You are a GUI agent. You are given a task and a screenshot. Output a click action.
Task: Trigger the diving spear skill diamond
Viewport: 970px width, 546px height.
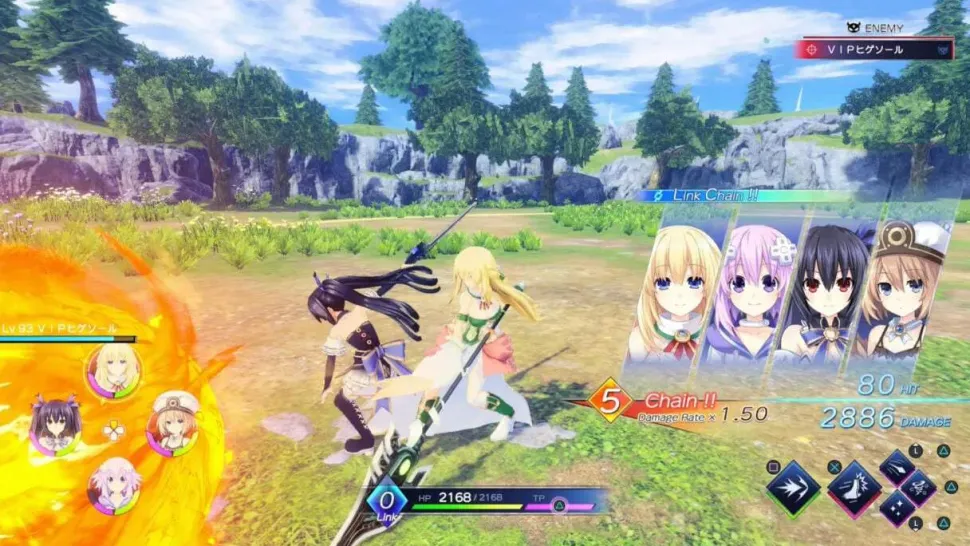pyautogui.click(x=898, y=467)
